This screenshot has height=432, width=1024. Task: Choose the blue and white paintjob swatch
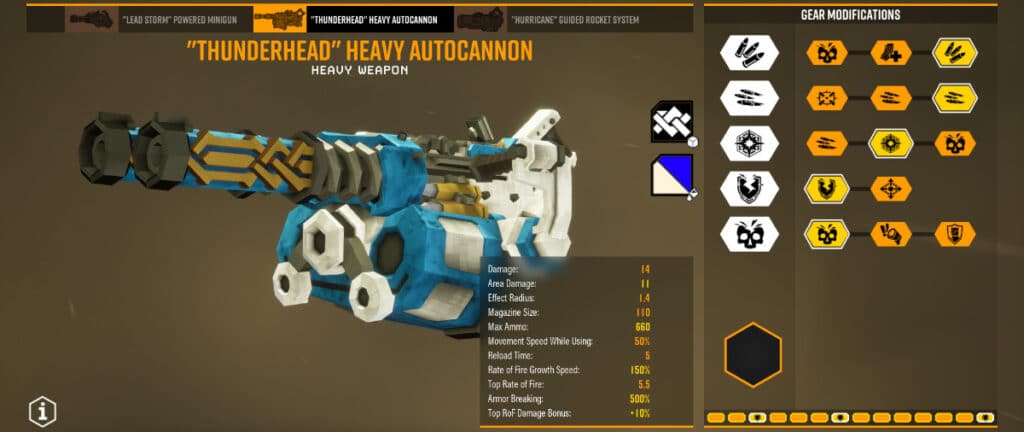[672, 176]
